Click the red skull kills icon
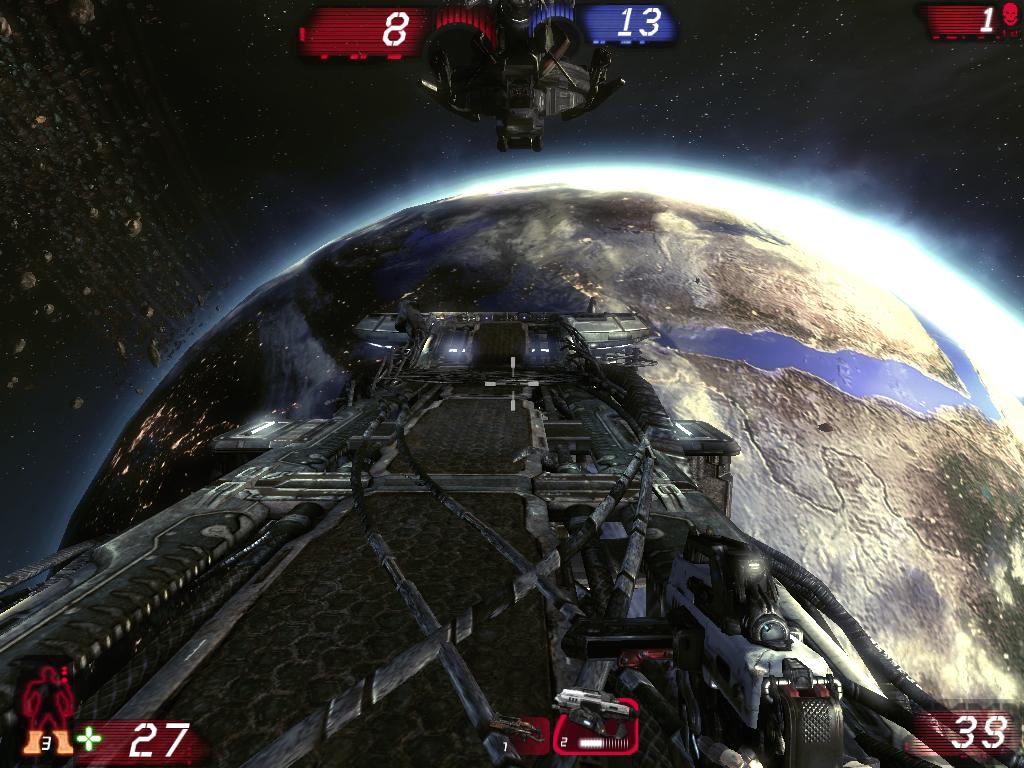The height and width of the screenshot is (768, 1024). 1008,18
